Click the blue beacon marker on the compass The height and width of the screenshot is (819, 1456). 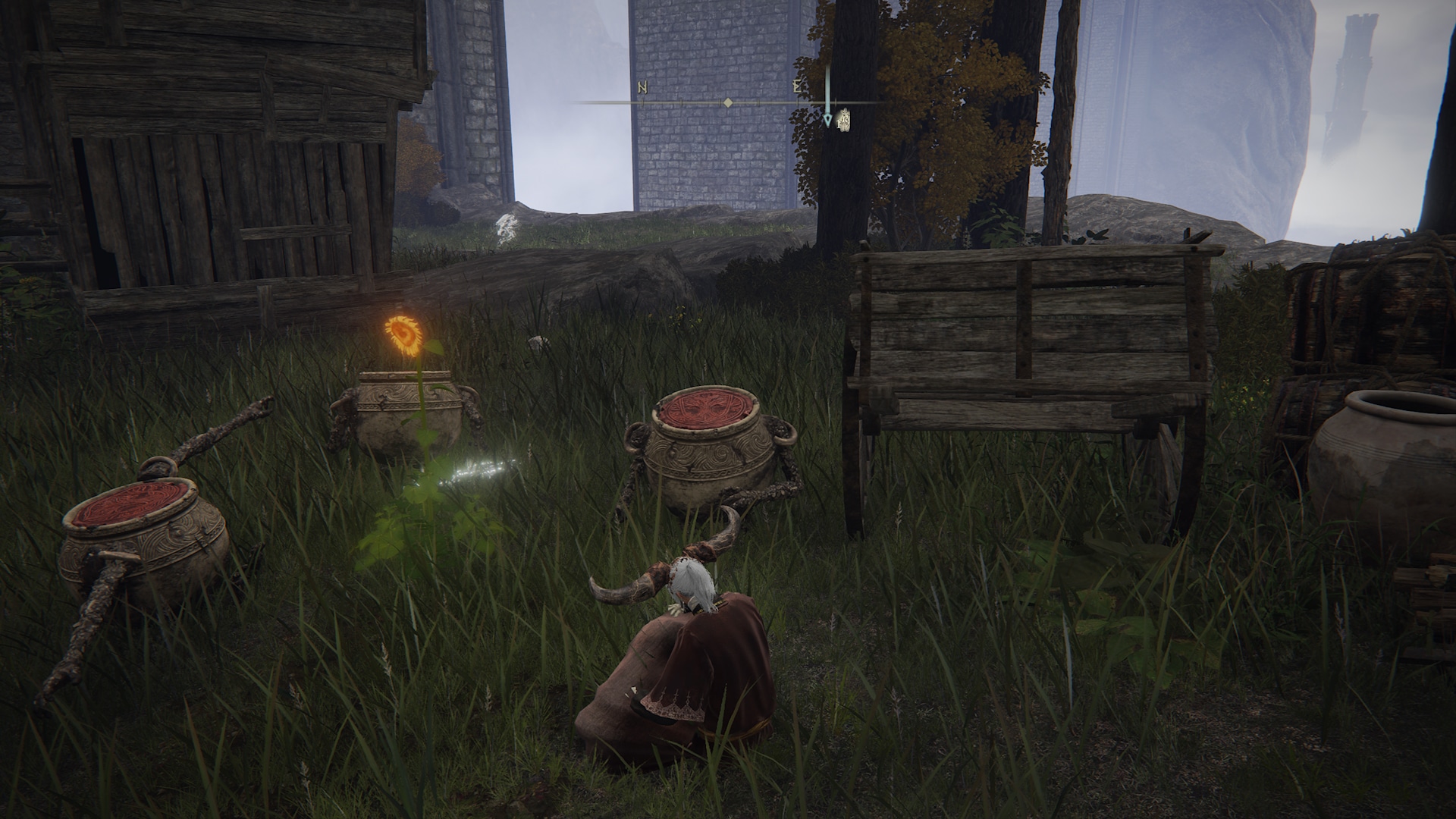pos(827,118)
